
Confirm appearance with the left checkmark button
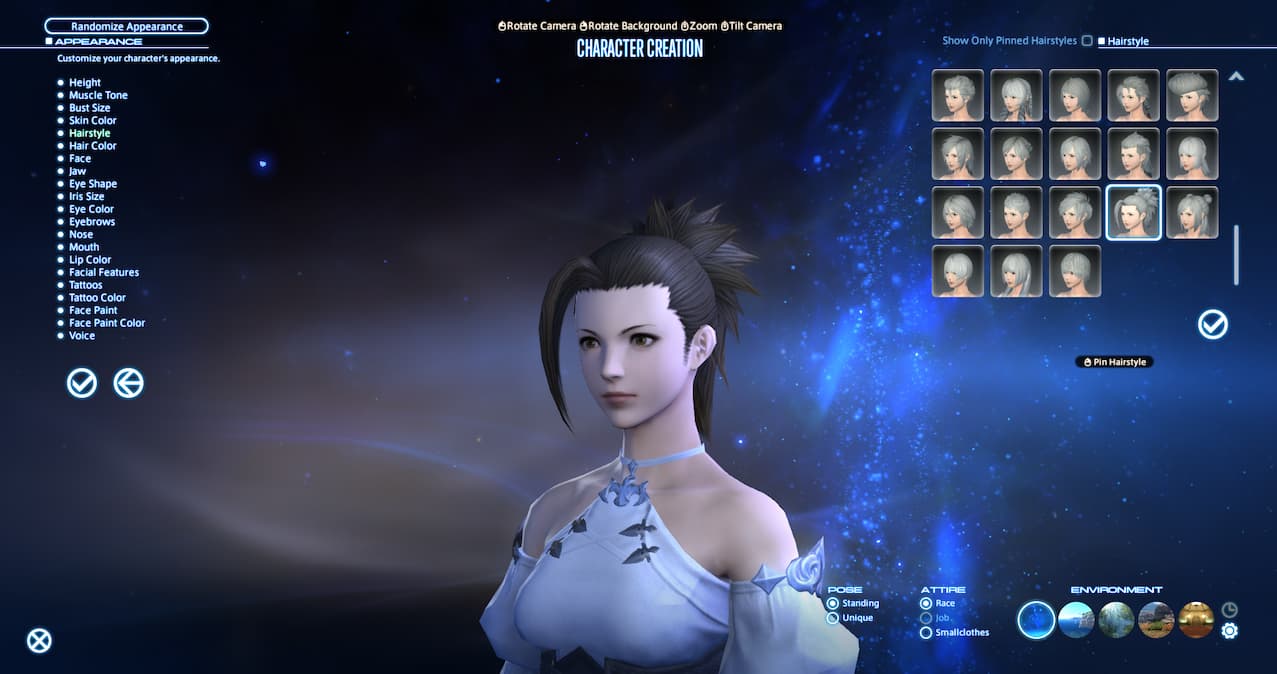82,383
